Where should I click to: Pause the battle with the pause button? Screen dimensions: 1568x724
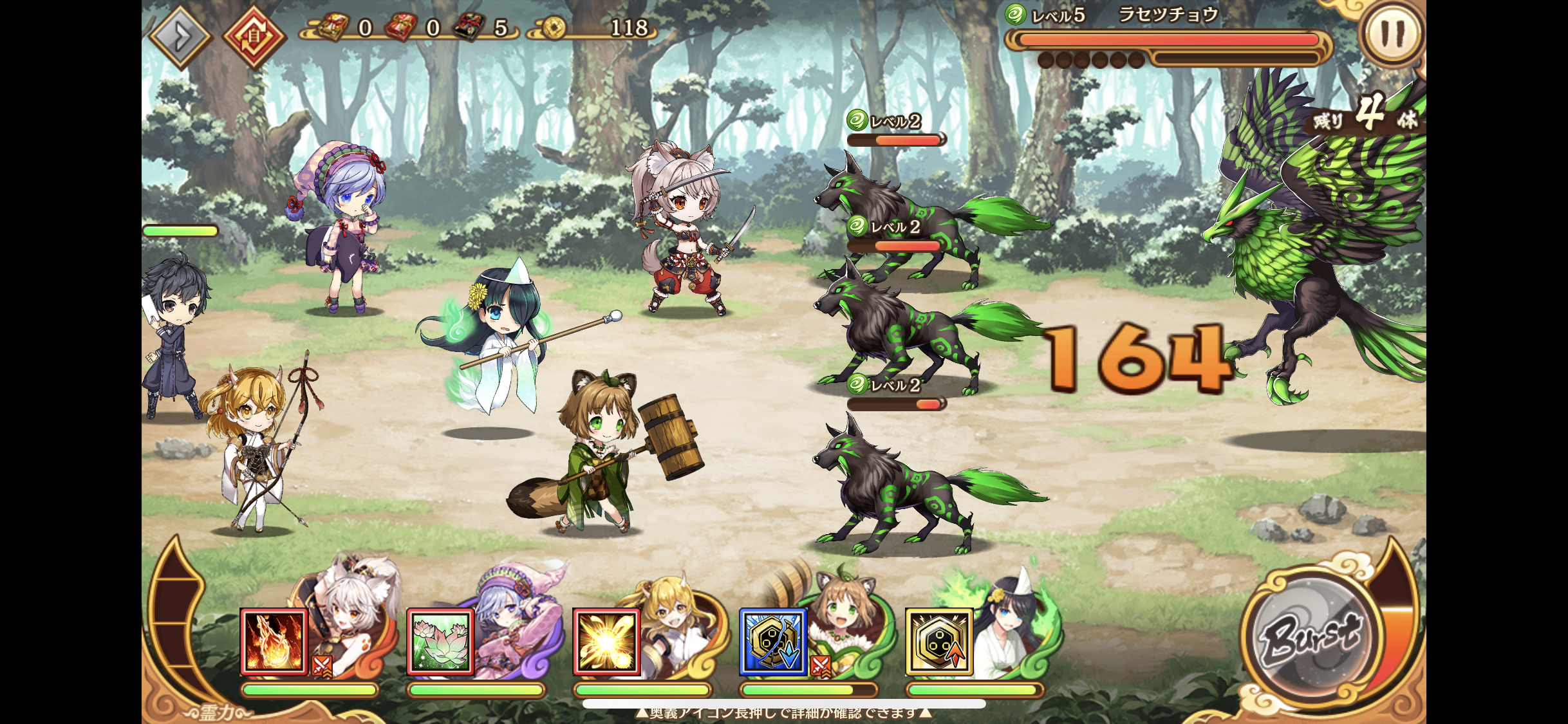click(1392, 33)
